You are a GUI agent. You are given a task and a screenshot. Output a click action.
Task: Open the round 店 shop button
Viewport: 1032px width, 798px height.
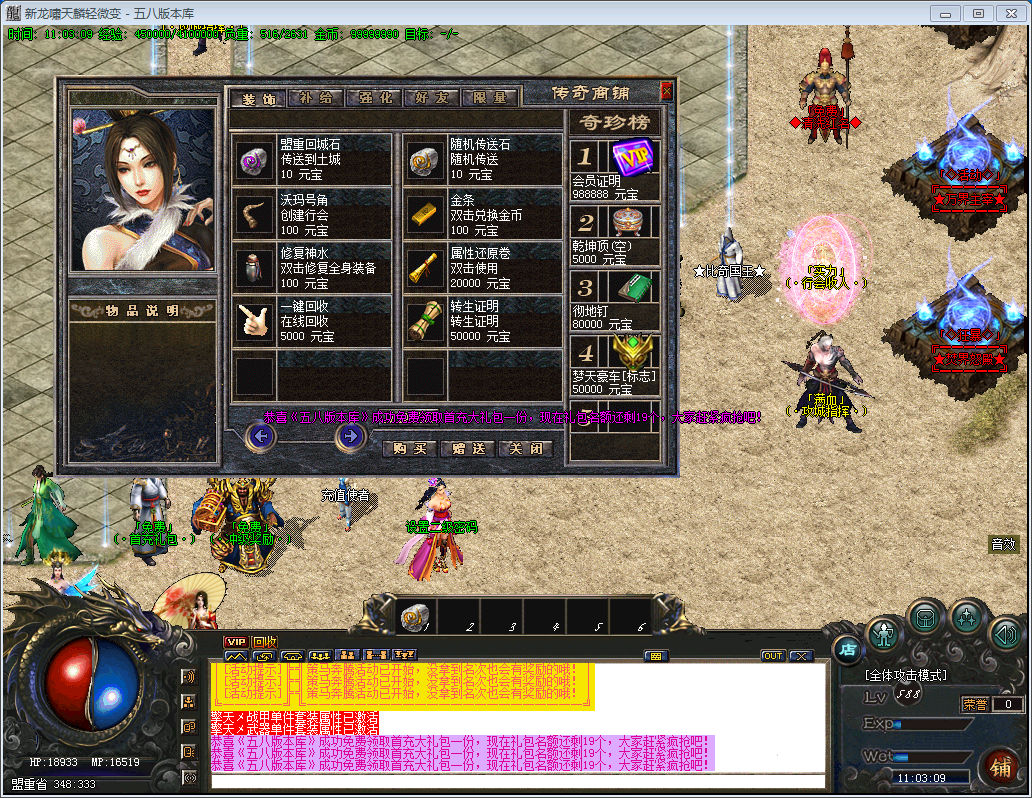point(846,649)
